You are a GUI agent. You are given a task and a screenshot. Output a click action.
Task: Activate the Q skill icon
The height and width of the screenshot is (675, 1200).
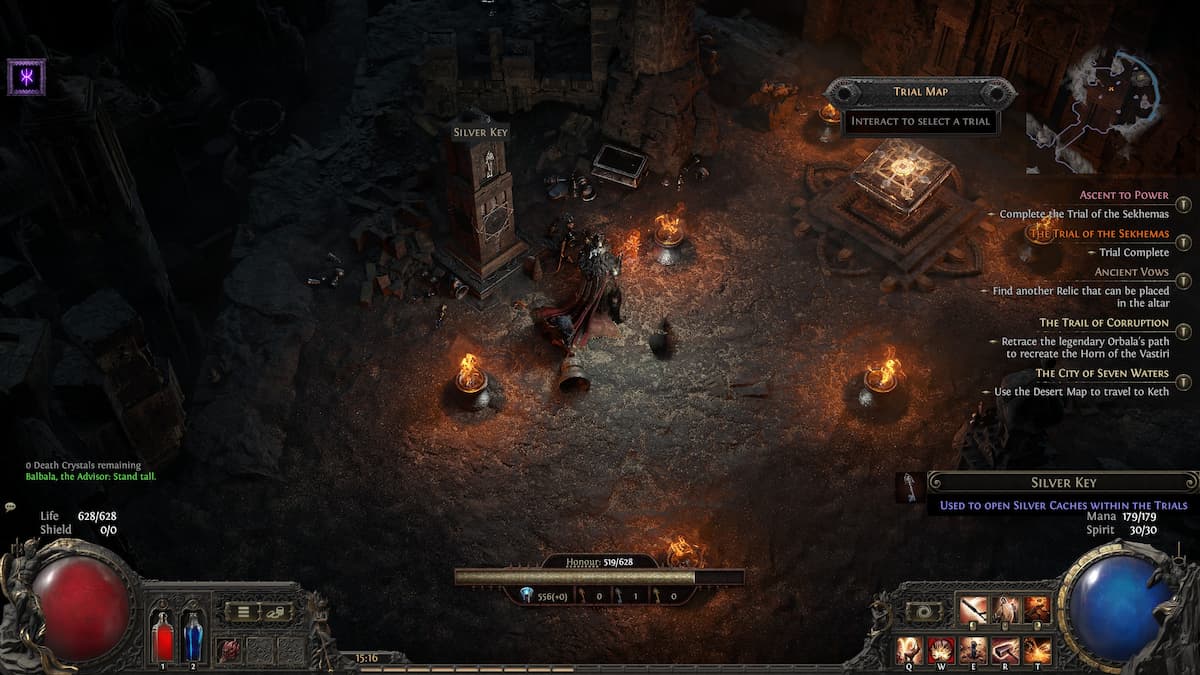(x=910, y=651)
